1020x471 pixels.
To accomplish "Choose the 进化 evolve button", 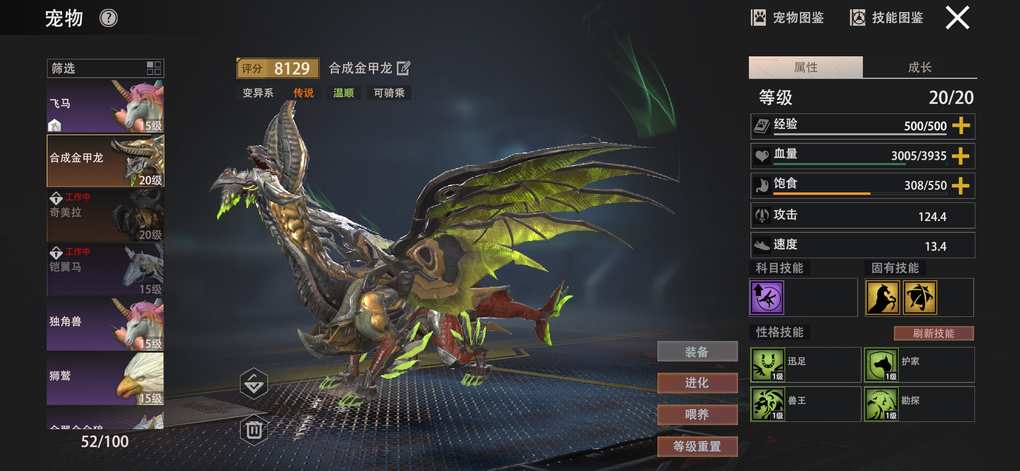I will point(697,383).
